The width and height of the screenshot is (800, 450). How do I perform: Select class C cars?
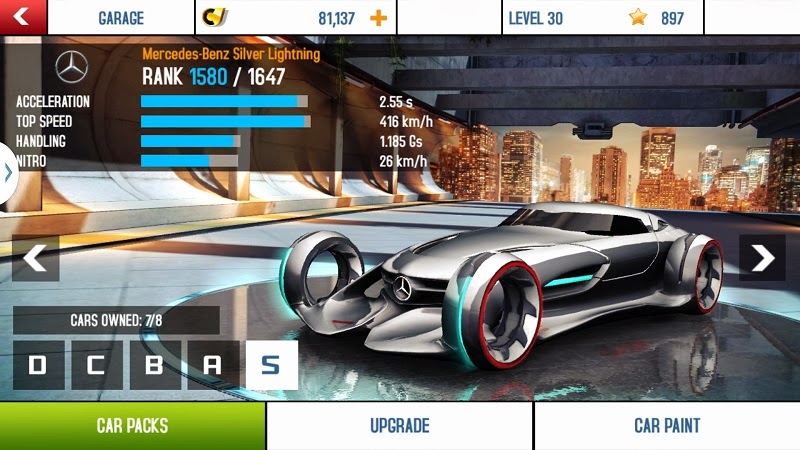[x=96, y=365]
